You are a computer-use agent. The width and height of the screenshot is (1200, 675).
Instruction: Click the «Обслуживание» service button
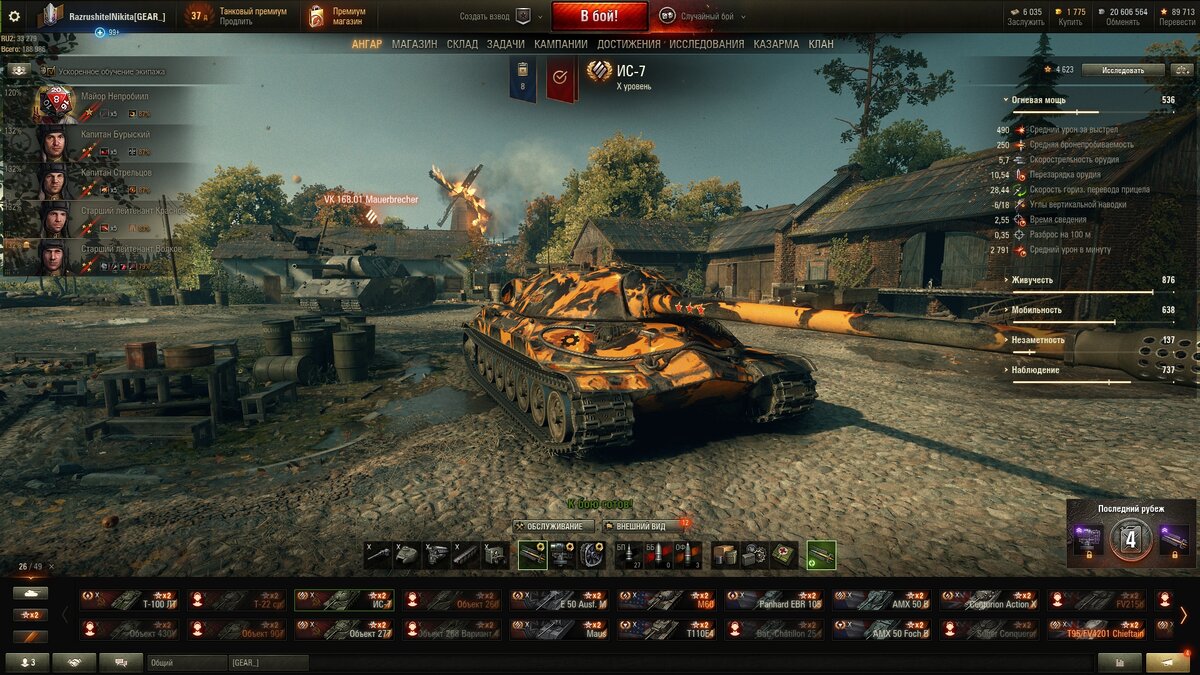point(554,526)
